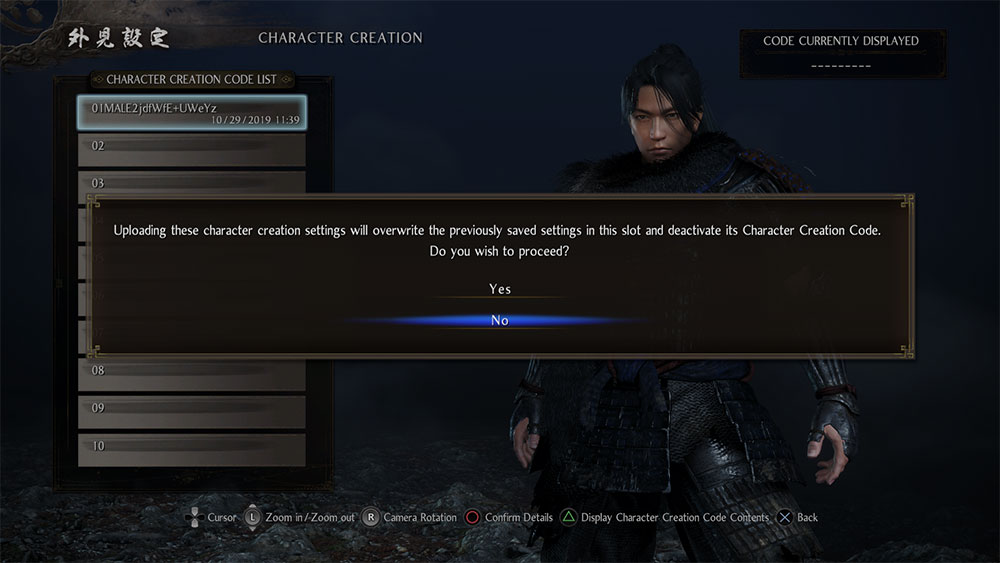Choose code slot 10 at list bottom
This screenshot has width=1000, height=563.
pos(191,449)
